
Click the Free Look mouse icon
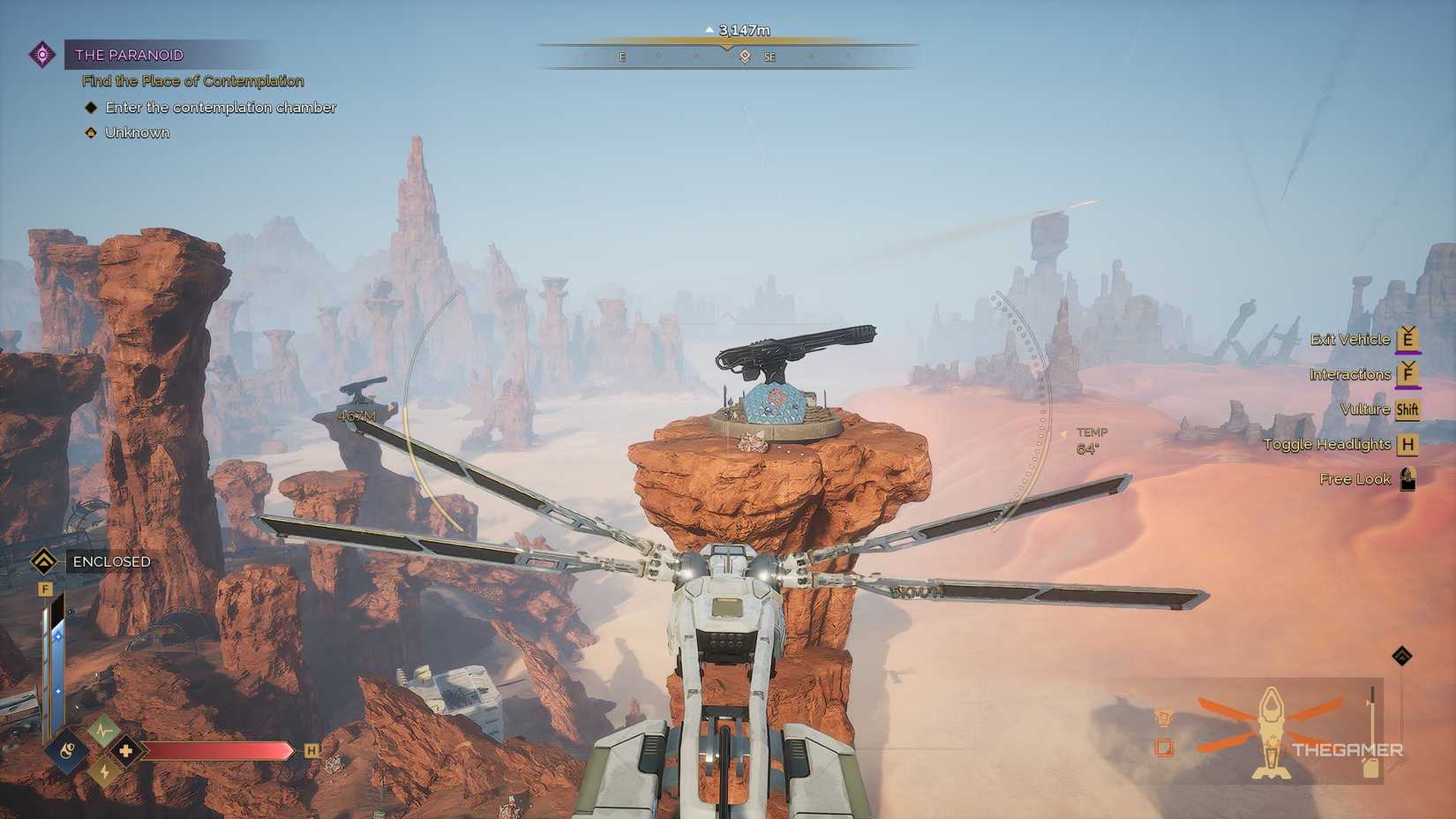pos(1409,479)
